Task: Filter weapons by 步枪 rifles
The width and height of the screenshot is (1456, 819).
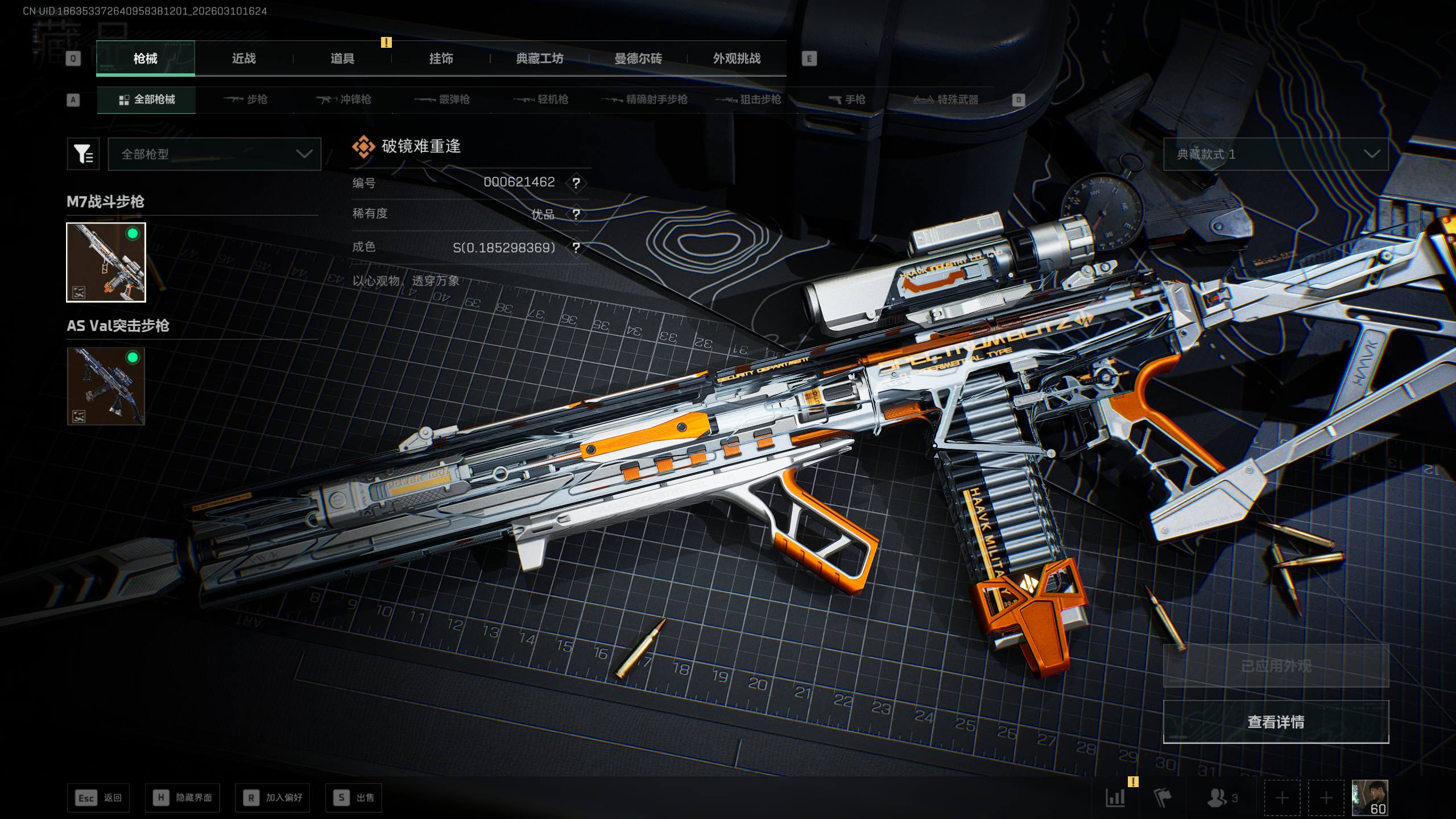Action: point(246,100)
